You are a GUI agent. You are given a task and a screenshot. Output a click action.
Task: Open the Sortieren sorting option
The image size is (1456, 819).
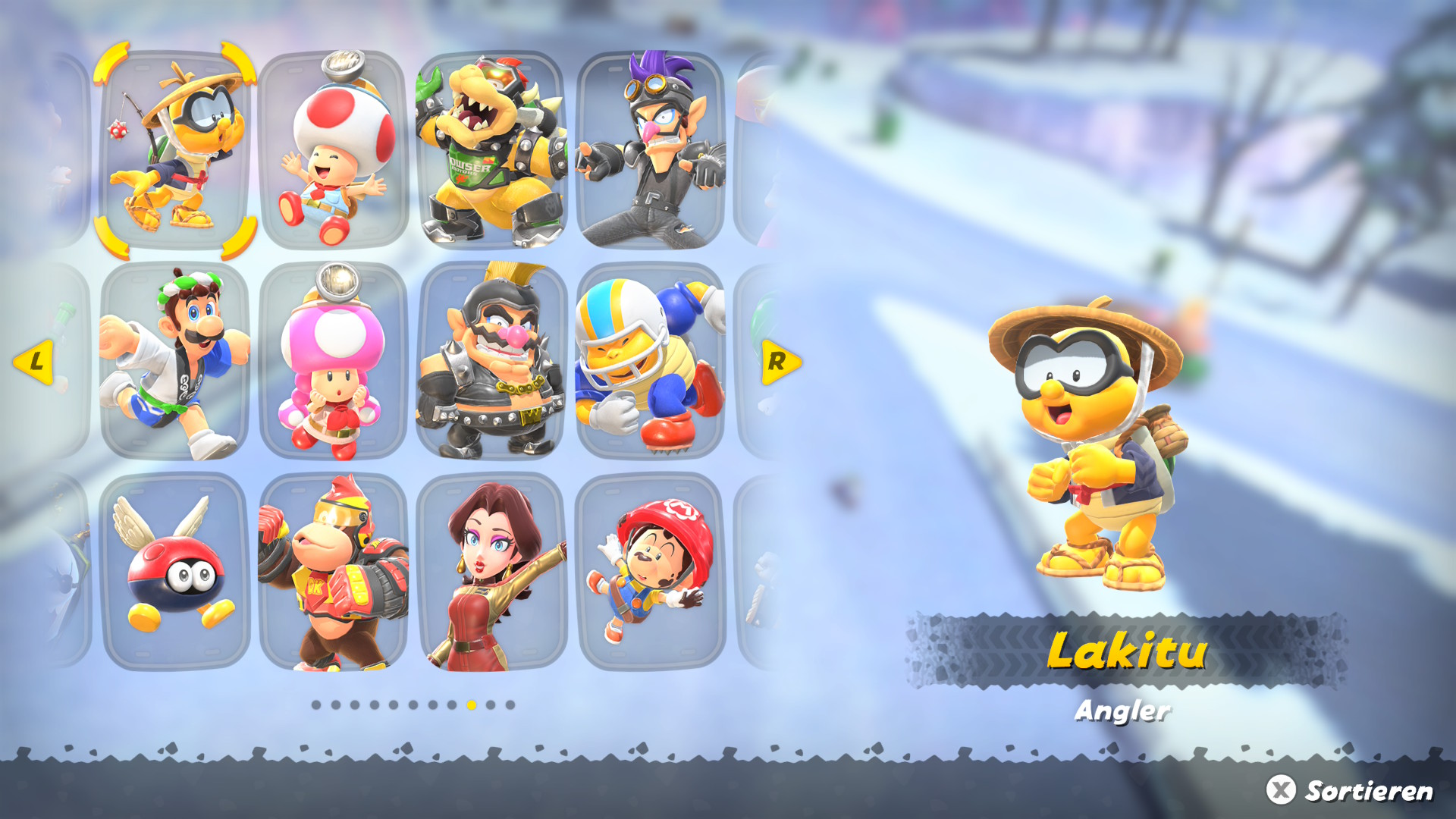tap(1350, 790)
